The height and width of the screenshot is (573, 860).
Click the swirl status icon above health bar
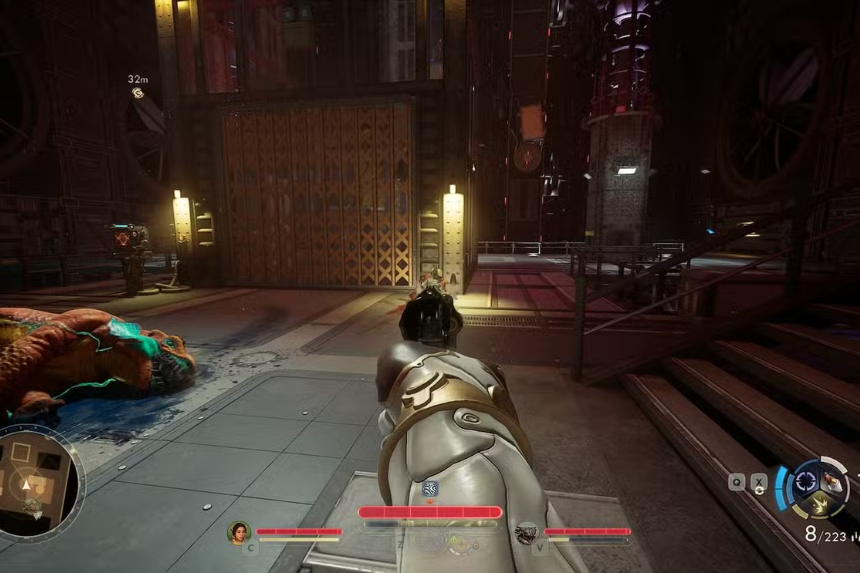tap(430, 489)
